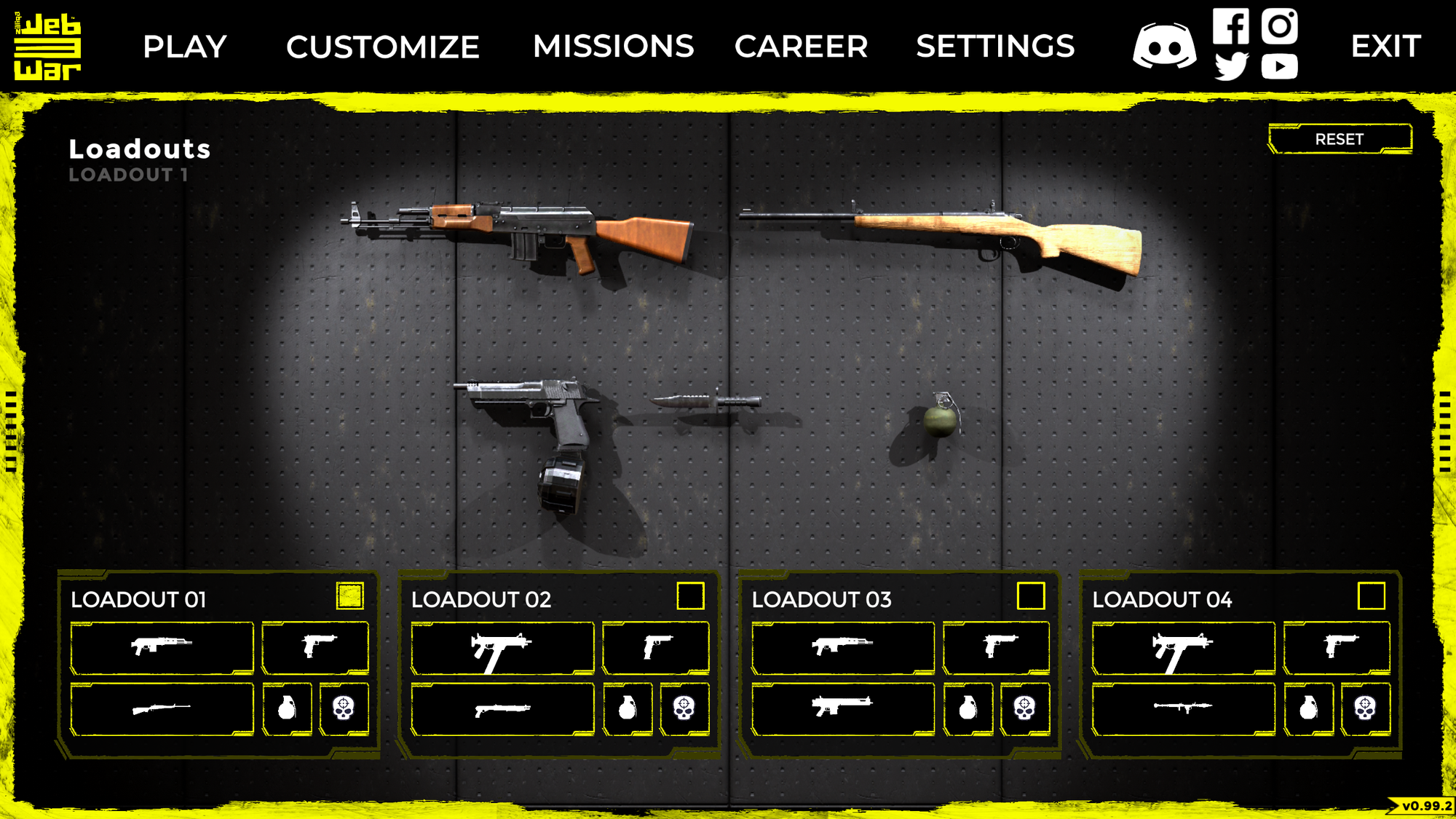Image resolution: width=1456 pixels, height=819 pixels.
Task: Select Loadout 01 rifle secondary slot
Action: 162,708
